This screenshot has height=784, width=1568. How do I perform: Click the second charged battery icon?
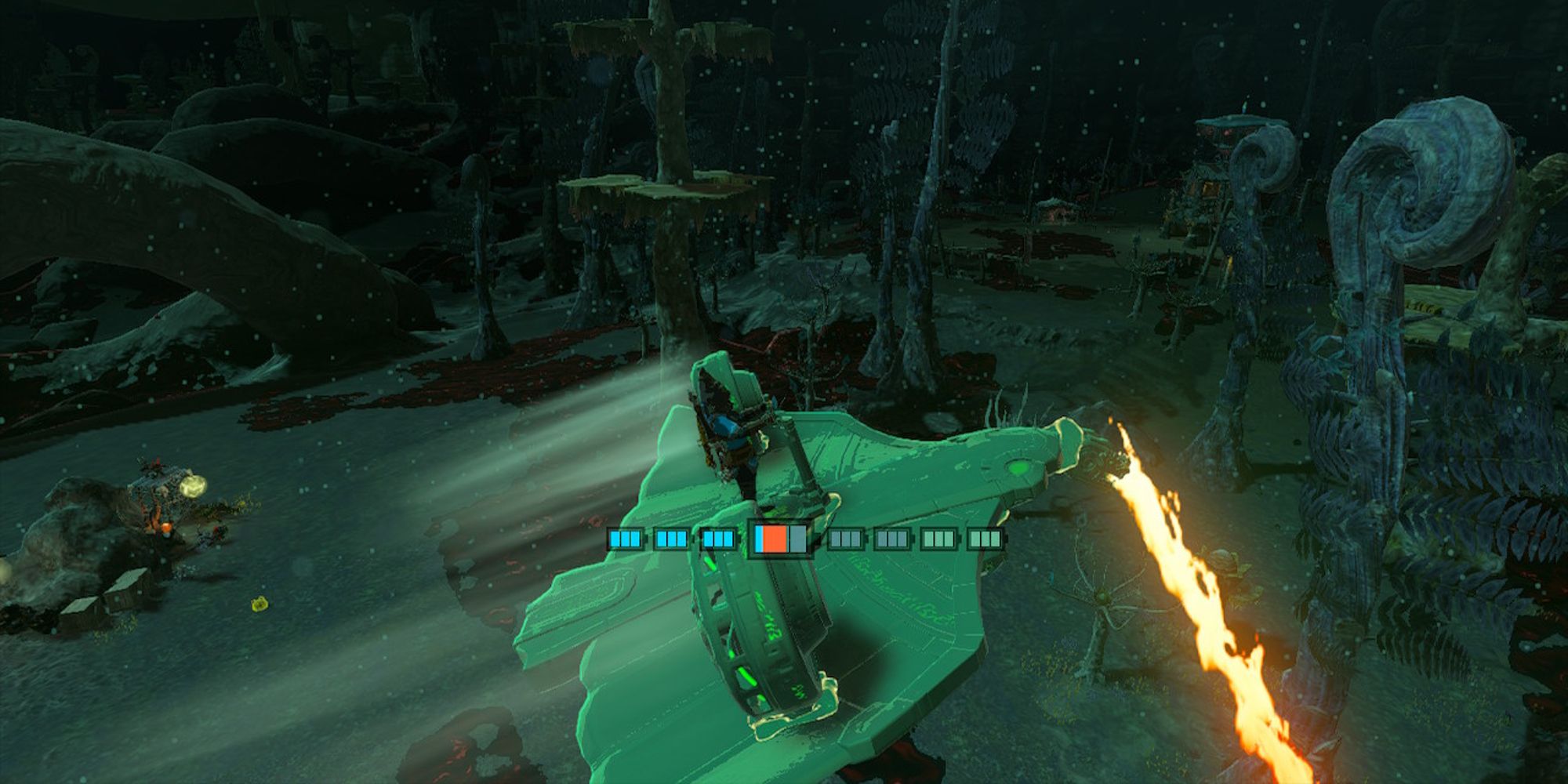pos(672,539)
